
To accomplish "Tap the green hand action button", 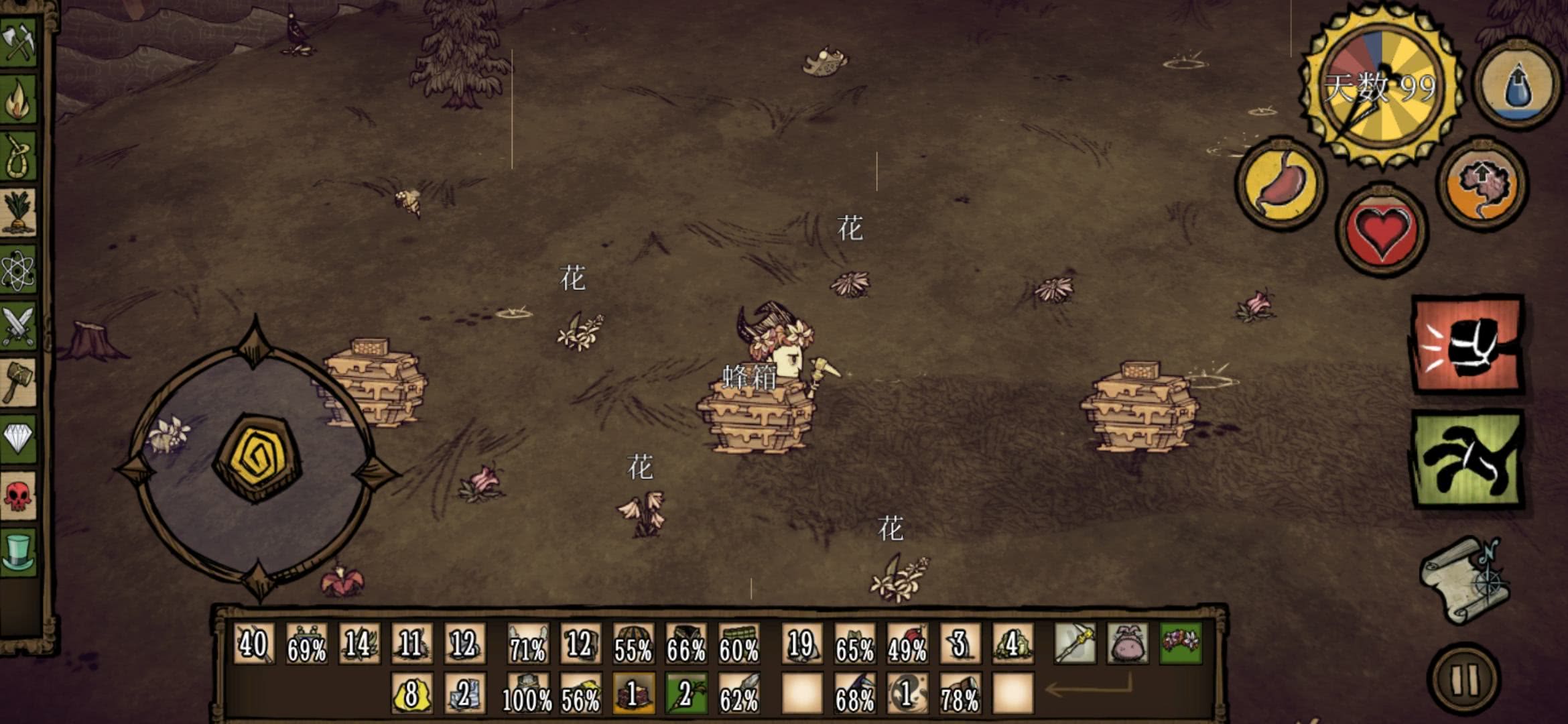I will click(1467, 460).
